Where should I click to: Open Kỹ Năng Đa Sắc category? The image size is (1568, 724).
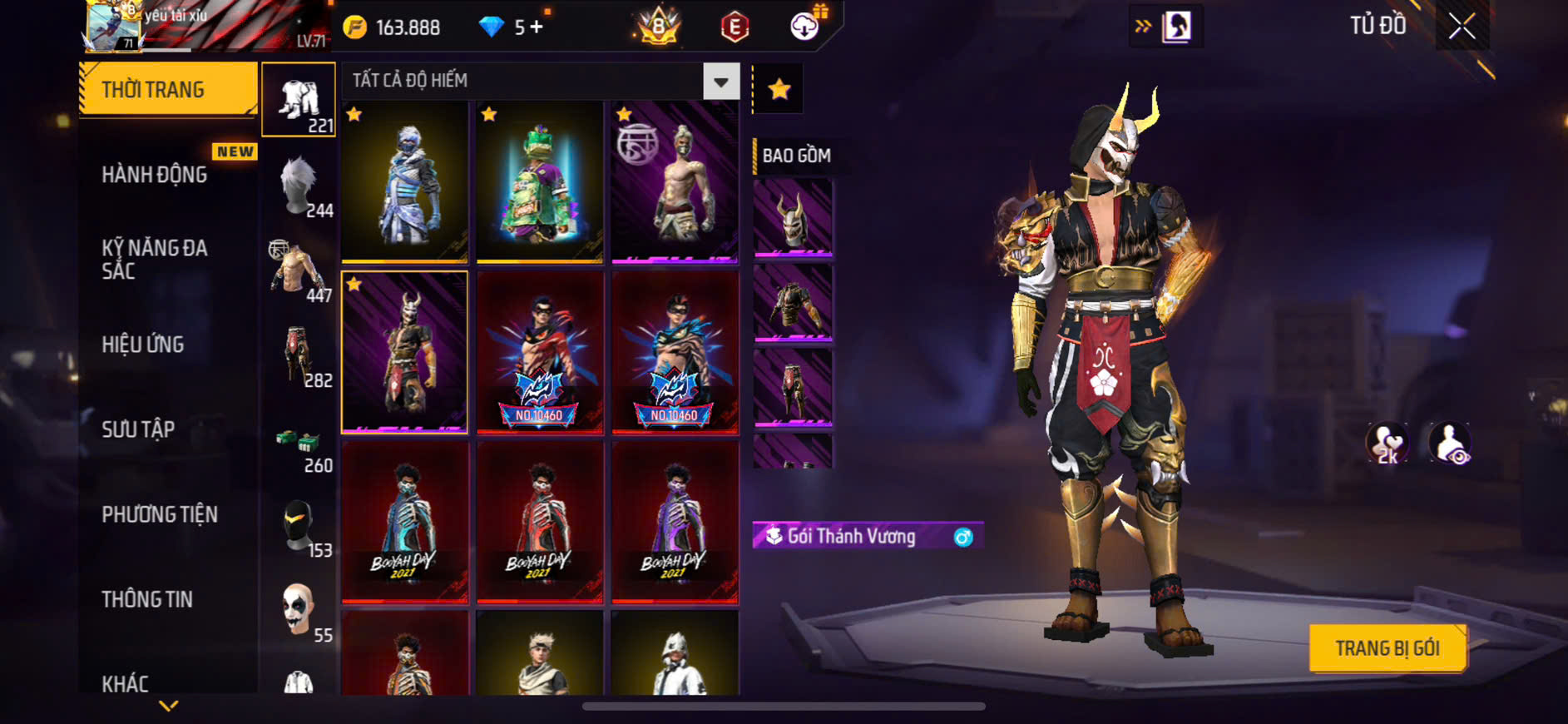pos(155,259)
